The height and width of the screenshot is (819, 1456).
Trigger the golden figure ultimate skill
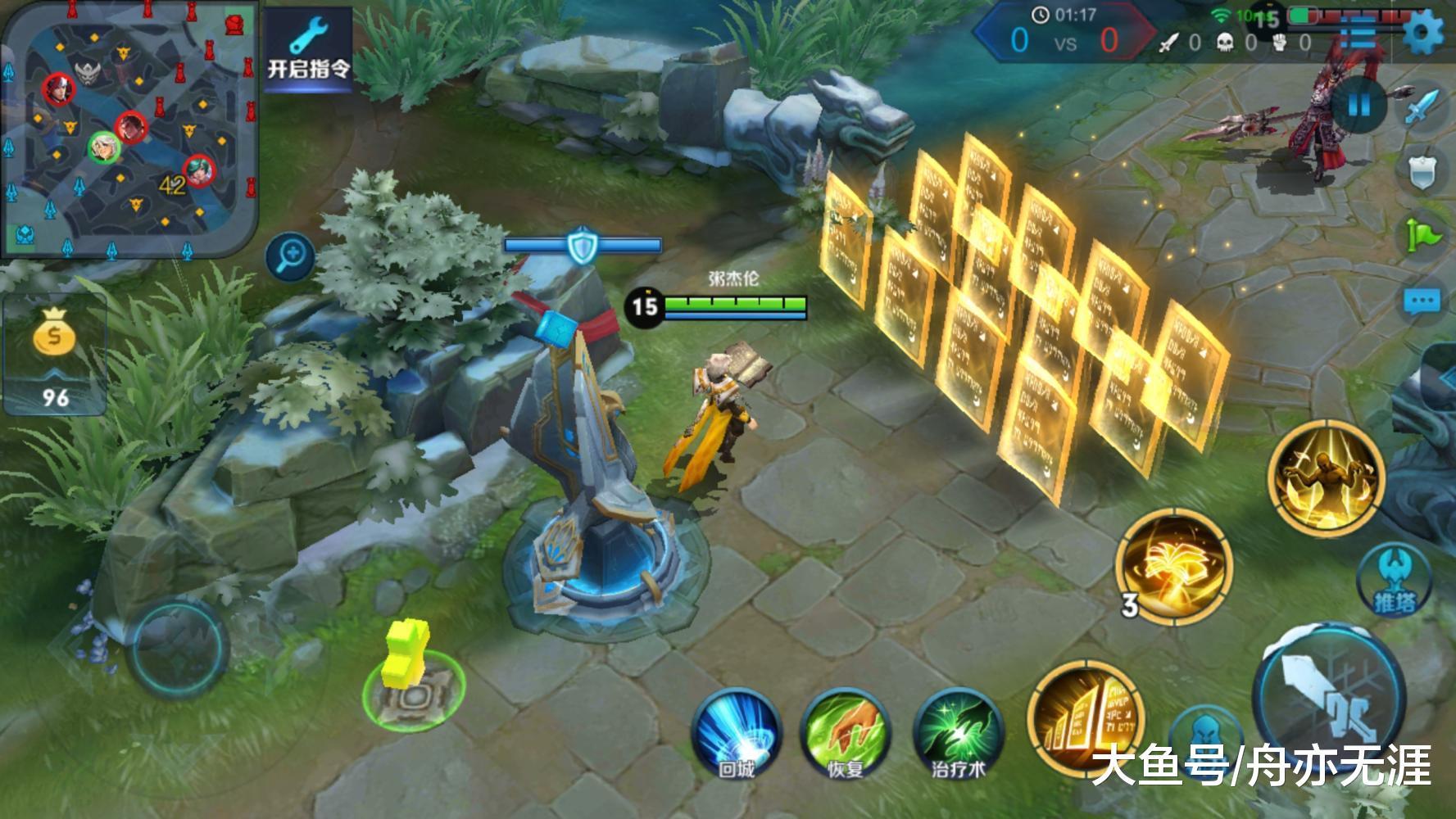(x=1325, y=477)
